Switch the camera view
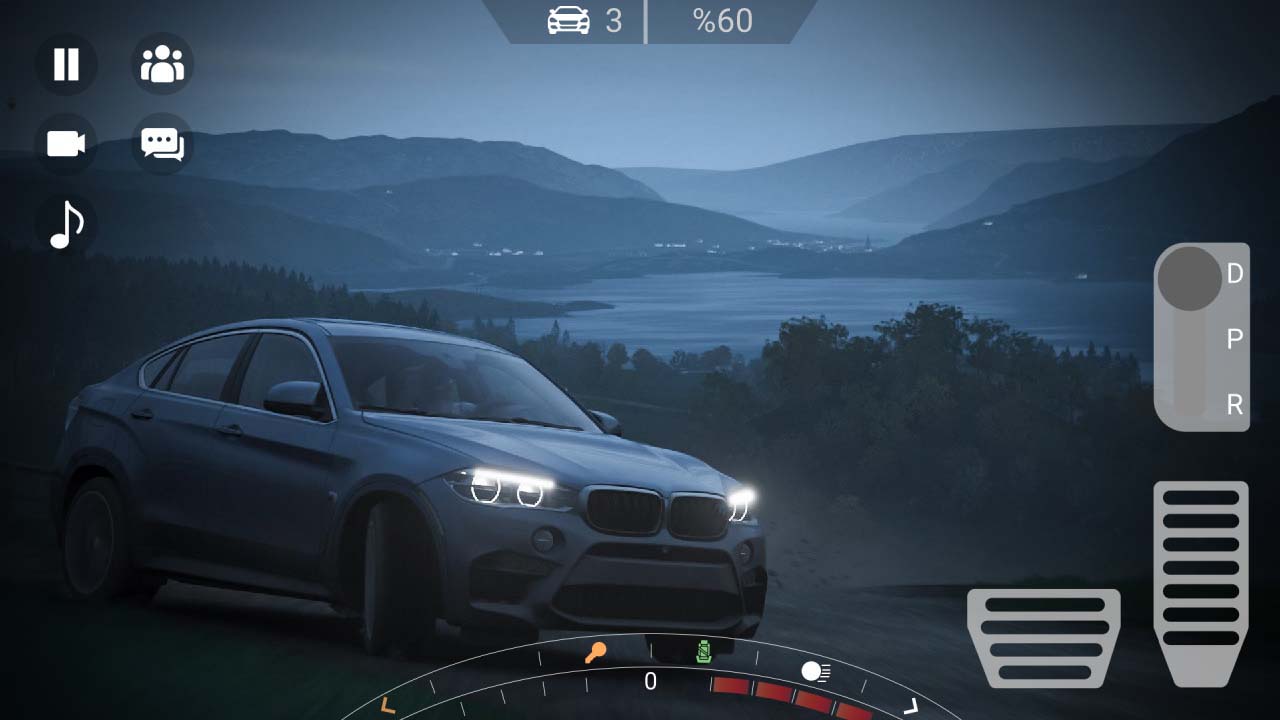 coord(65,143)
